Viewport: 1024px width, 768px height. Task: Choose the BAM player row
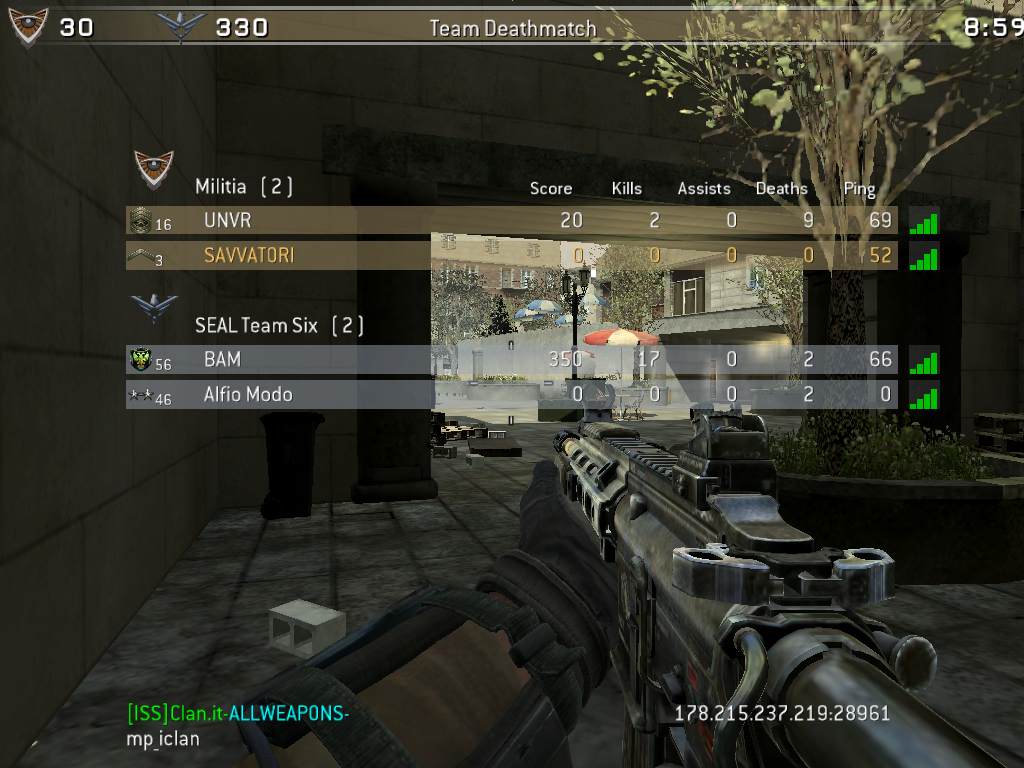[511, 359]
